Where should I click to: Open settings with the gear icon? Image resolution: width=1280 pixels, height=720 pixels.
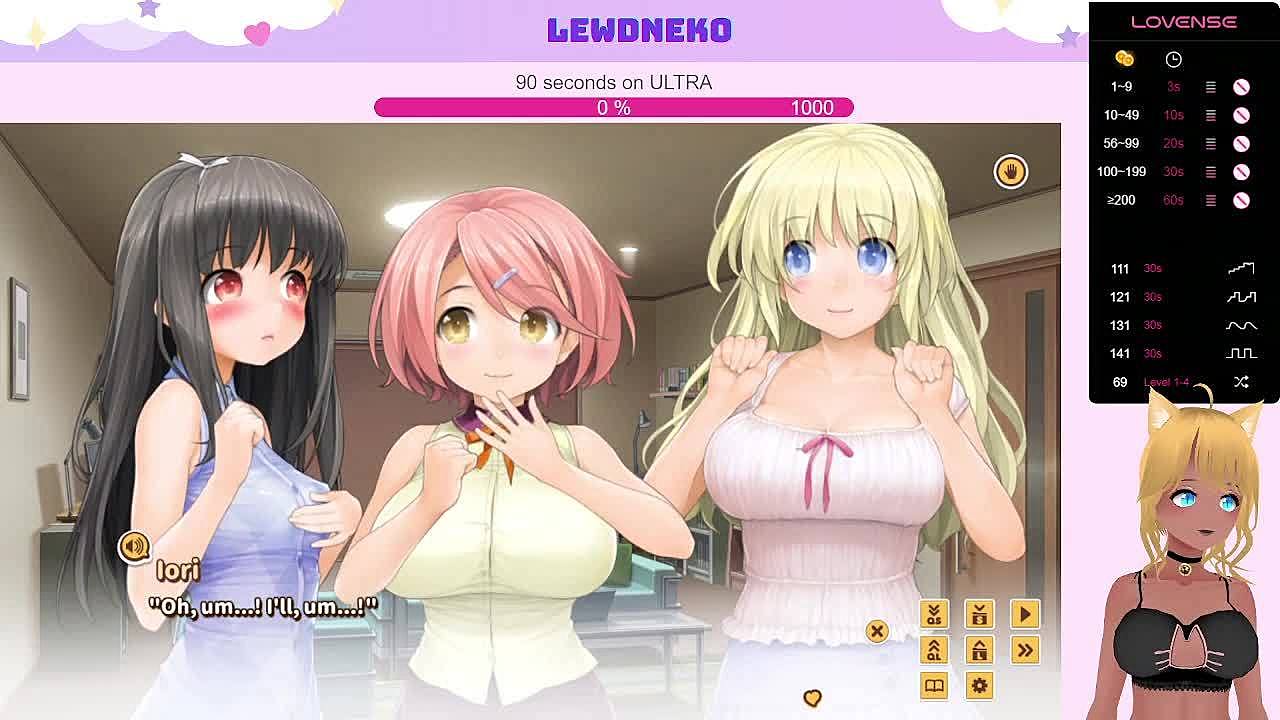coord(979,686)
